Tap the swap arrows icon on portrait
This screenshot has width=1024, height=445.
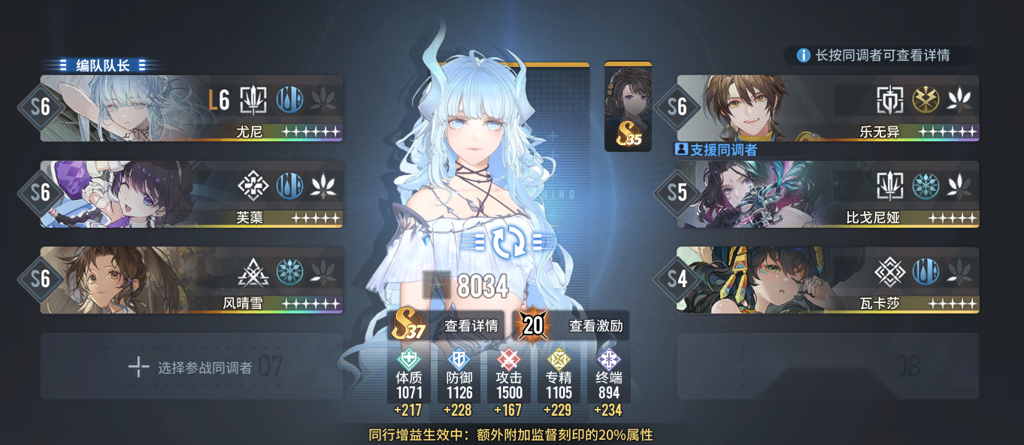(x=512, y=239)
